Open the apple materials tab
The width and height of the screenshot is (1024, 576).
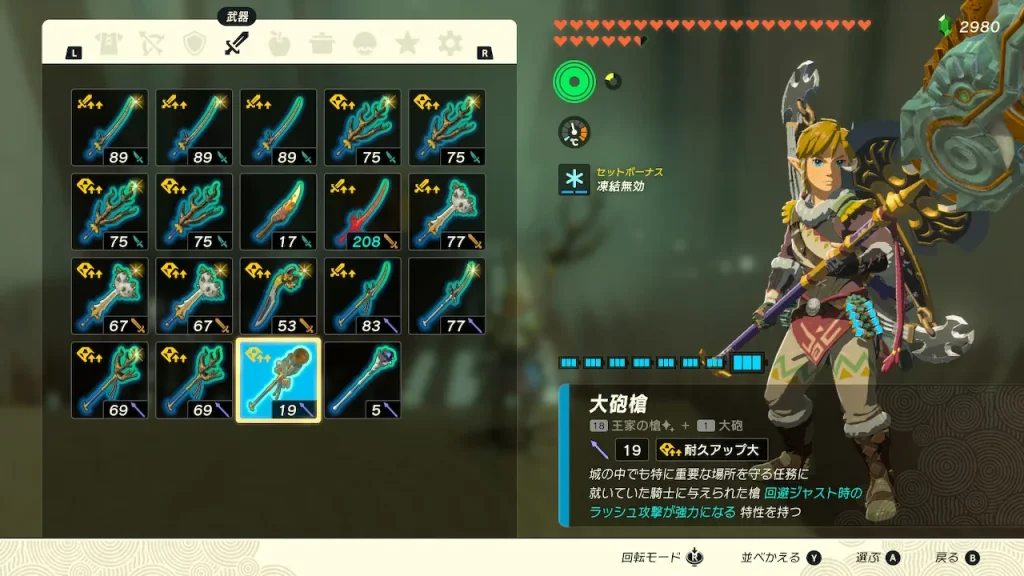point(279,44)
